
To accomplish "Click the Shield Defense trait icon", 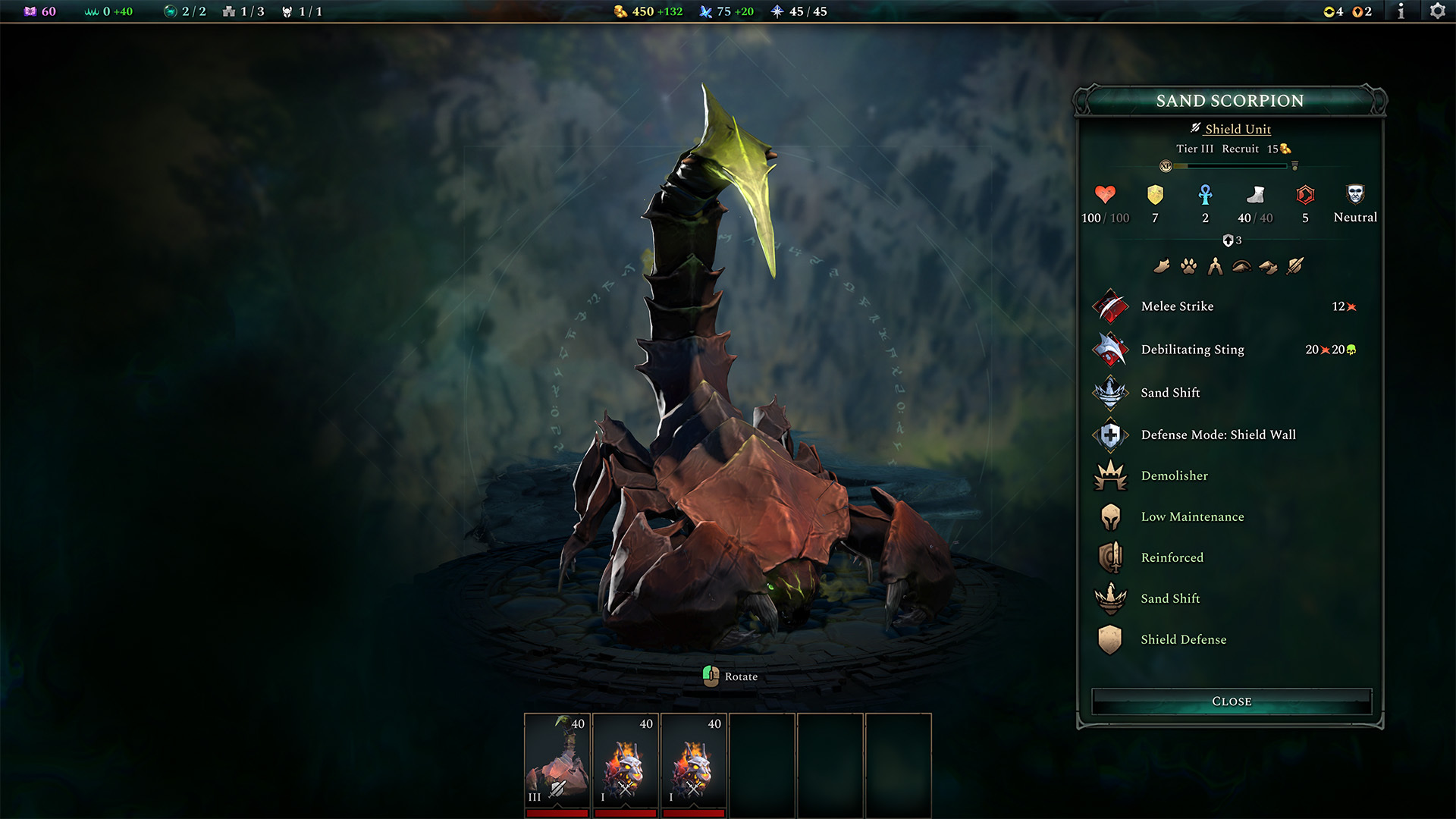I will click(1110, 639).
